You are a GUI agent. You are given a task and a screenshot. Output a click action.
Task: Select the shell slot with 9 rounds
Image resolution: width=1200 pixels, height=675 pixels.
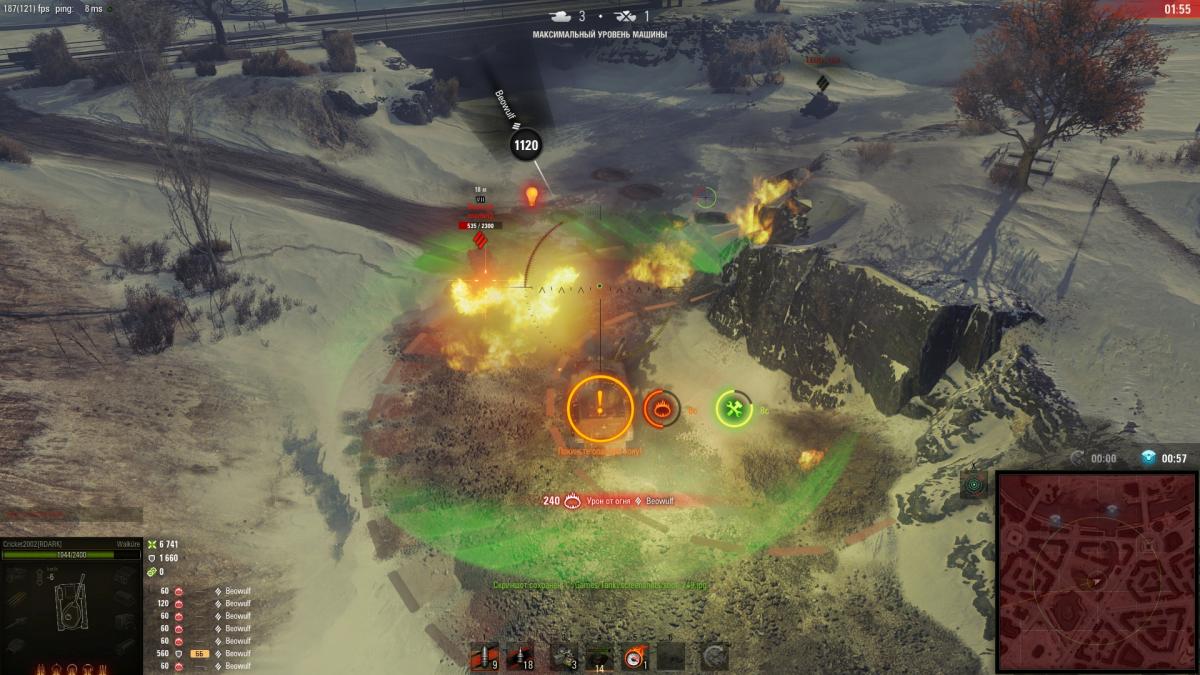coord(484,655)
